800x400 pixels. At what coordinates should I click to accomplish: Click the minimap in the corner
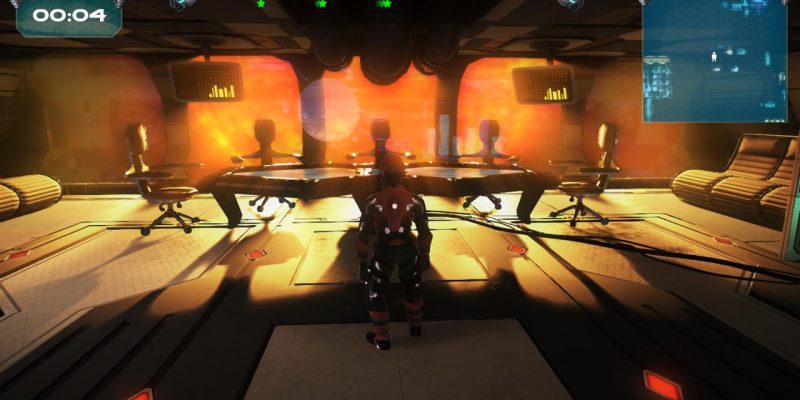point(714,60)
